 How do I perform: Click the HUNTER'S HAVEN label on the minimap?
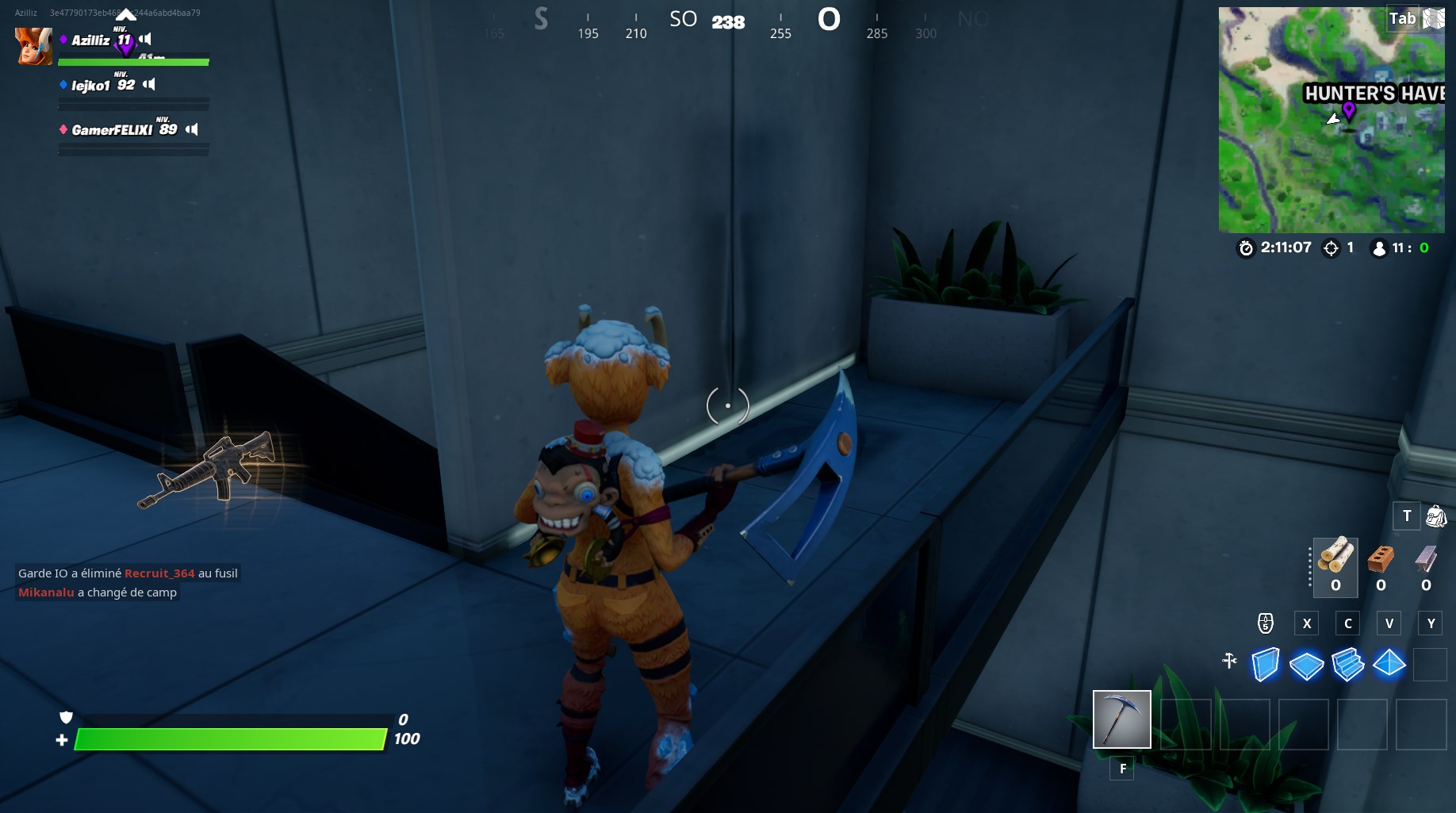(x=1372, y=93)
